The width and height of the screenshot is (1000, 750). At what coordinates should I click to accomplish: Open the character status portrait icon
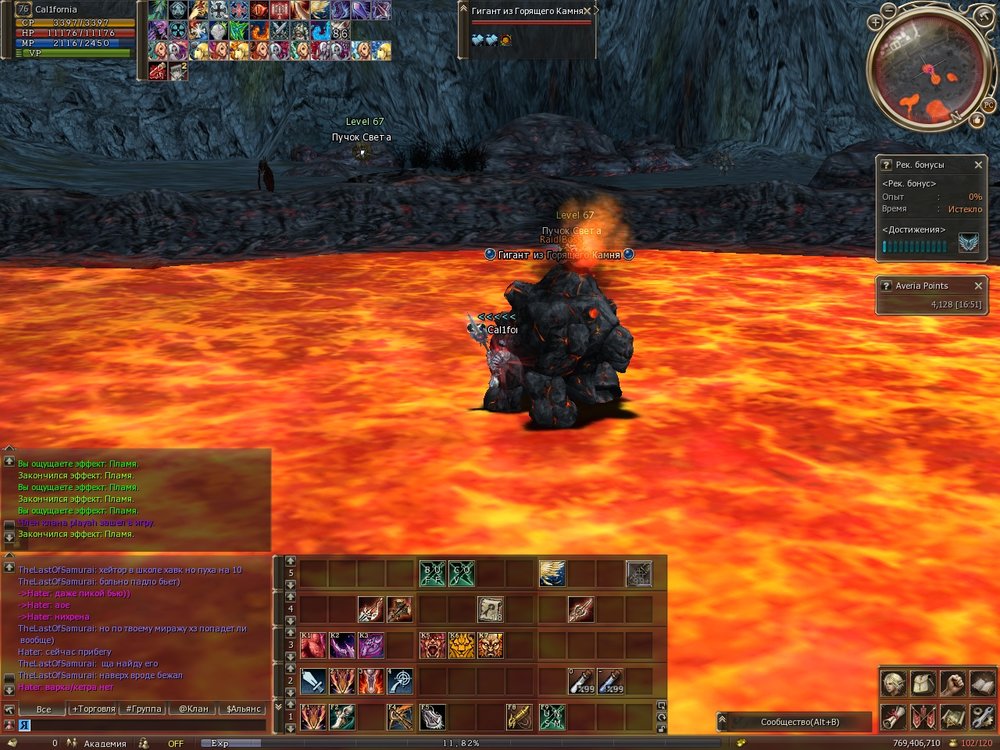click(x=895, y=684)
